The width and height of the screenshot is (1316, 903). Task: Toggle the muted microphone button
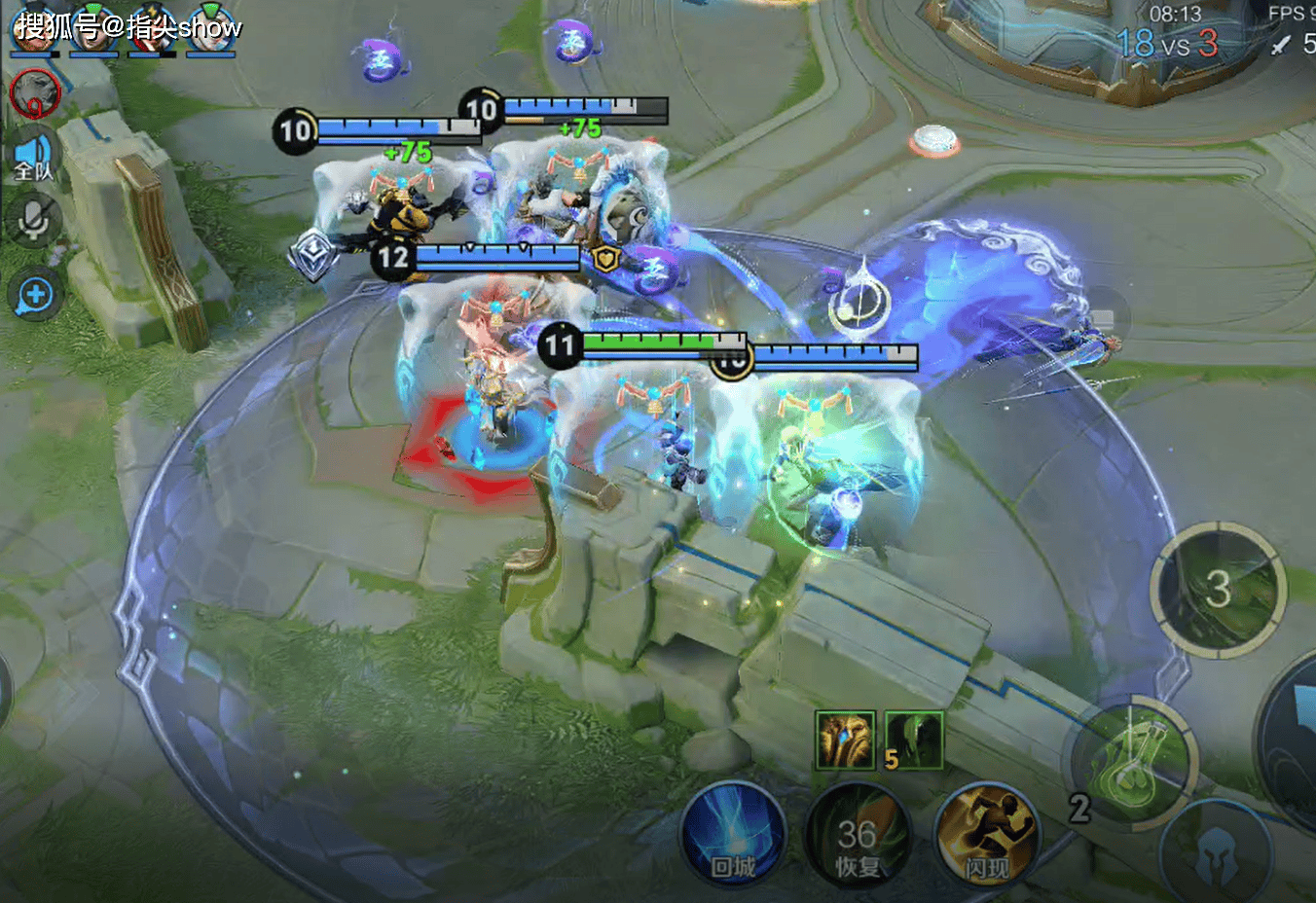point(34,220)
